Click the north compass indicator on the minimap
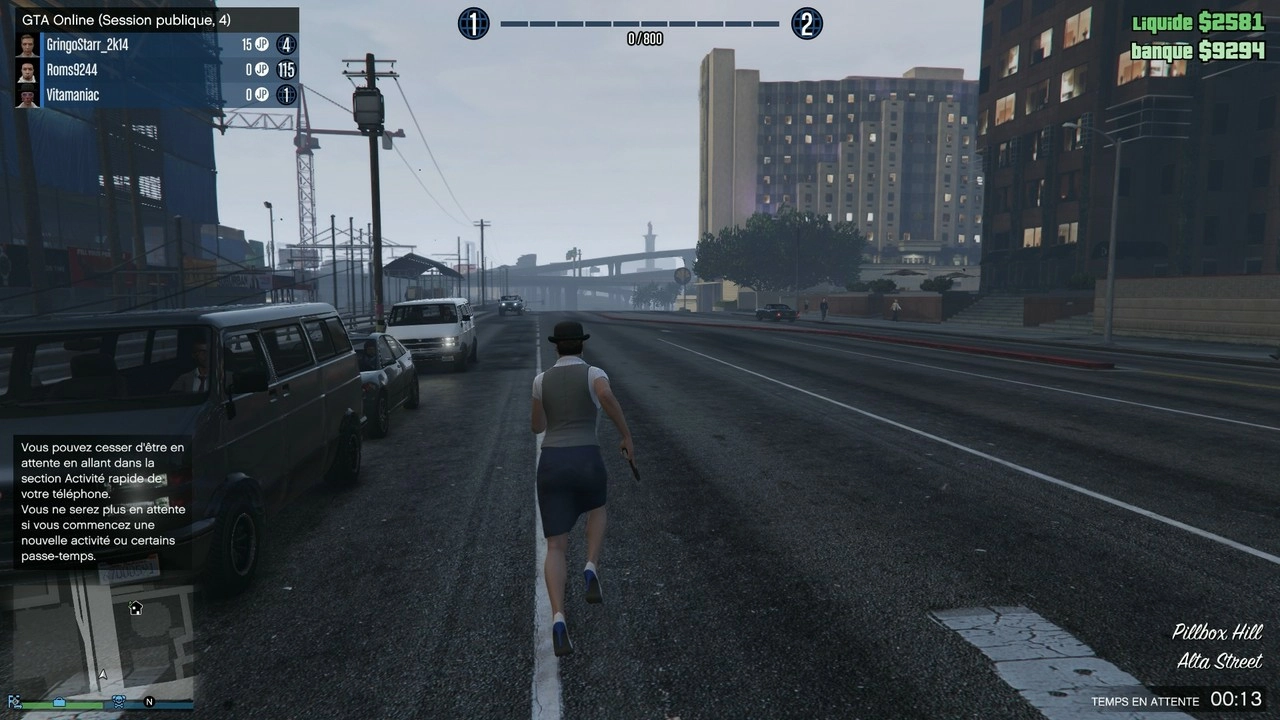Screen dimensions: 1280x720 tap(149, 702)
